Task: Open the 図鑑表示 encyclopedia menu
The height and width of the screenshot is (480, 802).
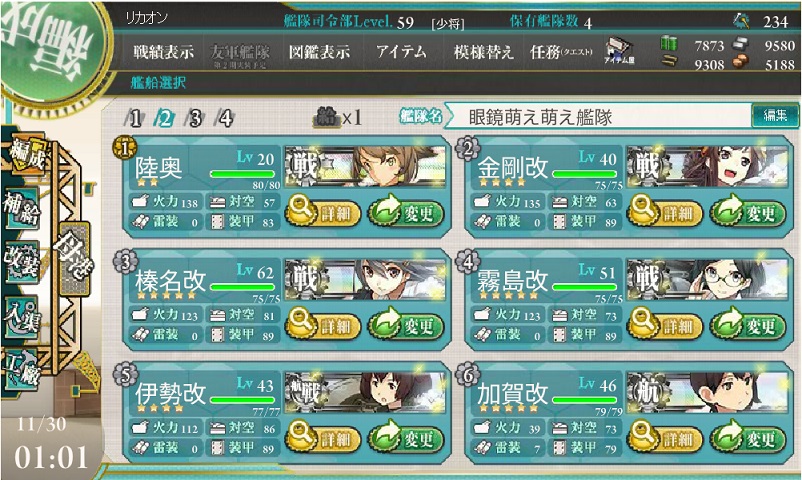Action: [319, 53]
